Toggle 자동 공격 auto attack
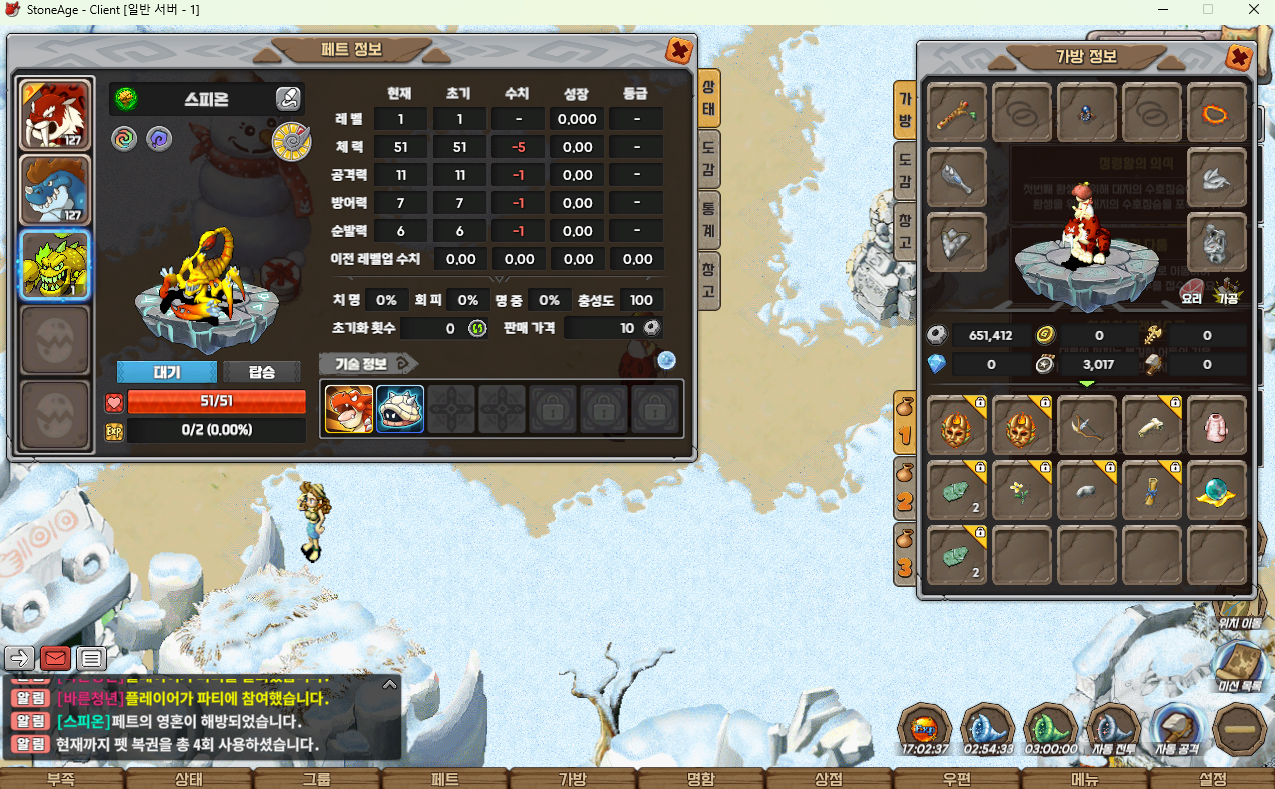This screenshot has width=1275, height=789. (1177, 728)
